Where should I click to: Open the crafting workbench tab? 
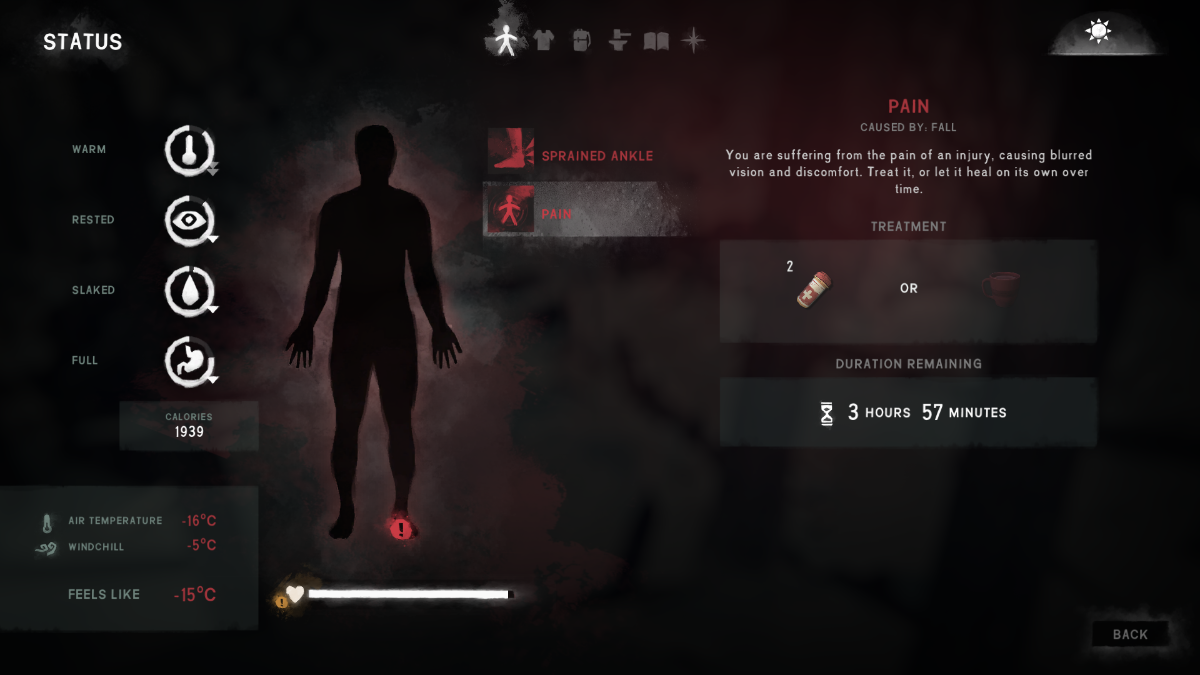tap(619, 40)
